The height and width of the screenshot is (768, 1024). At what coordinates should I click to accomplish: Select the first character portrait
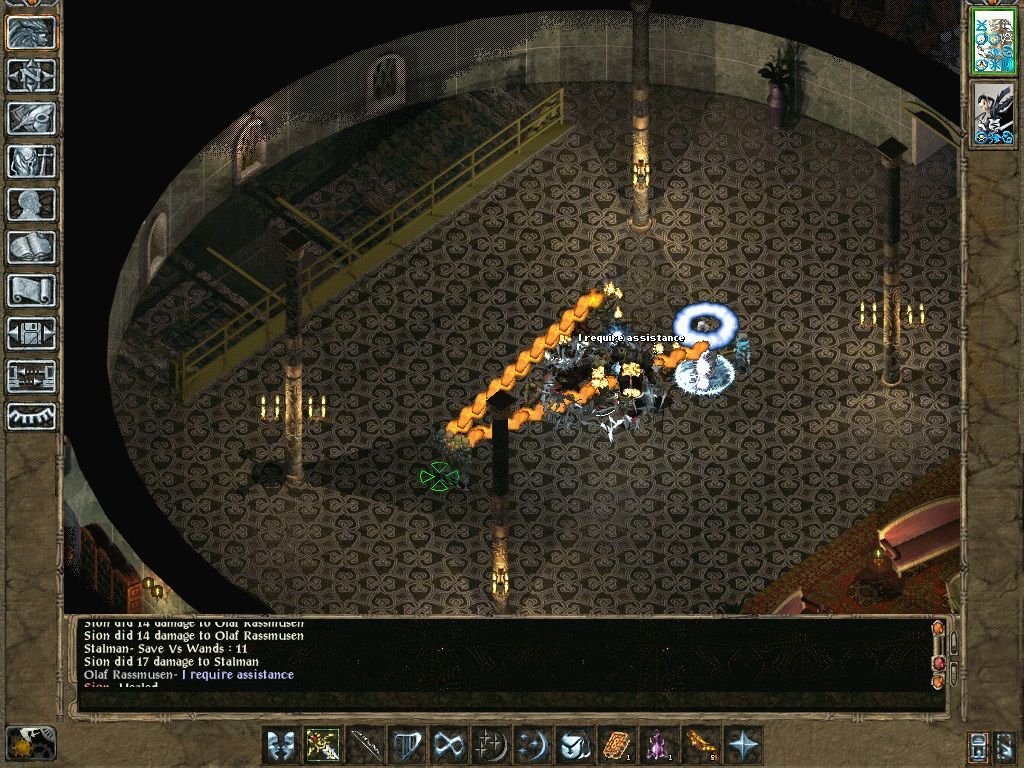pyautogui.click(x=994, y=42)
